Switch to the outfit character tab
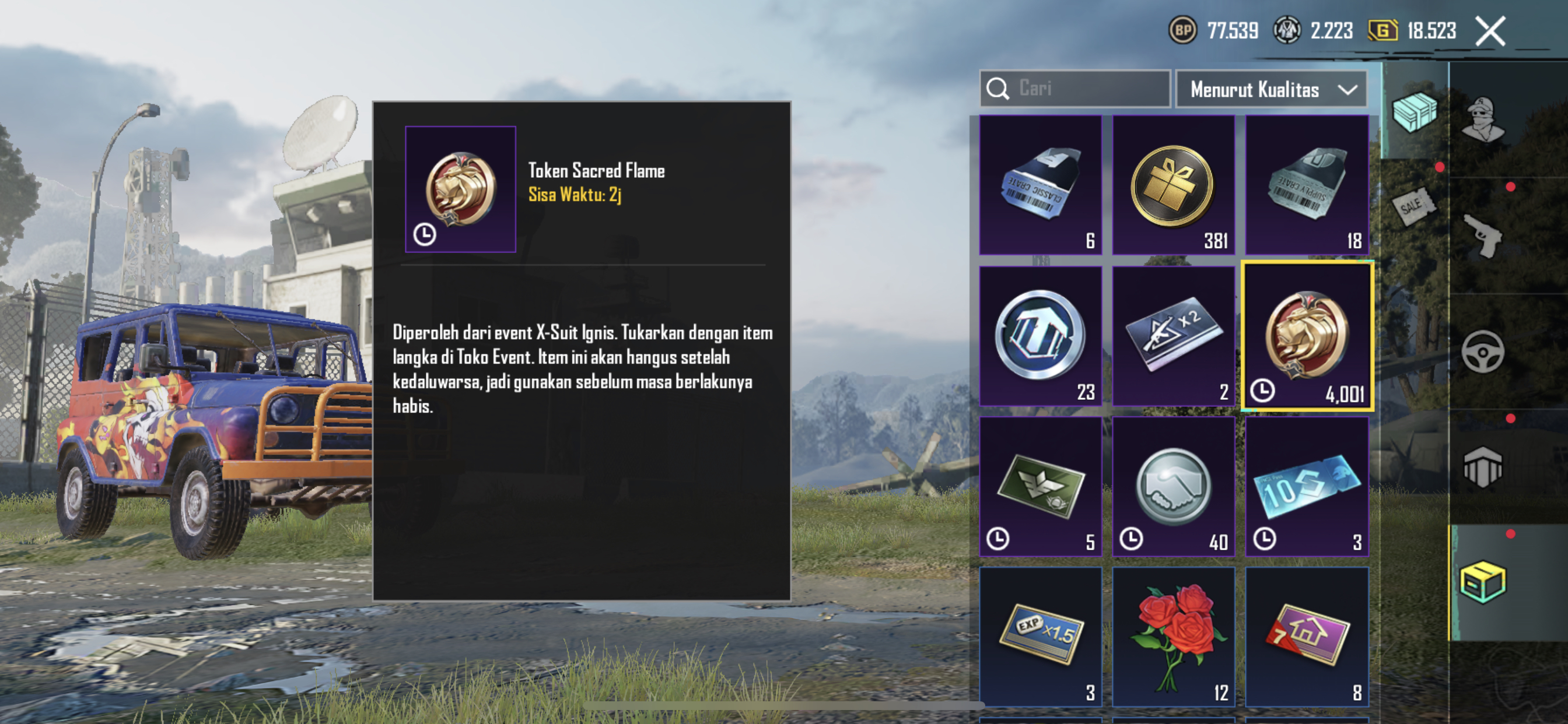 (x=1483, y=119)
